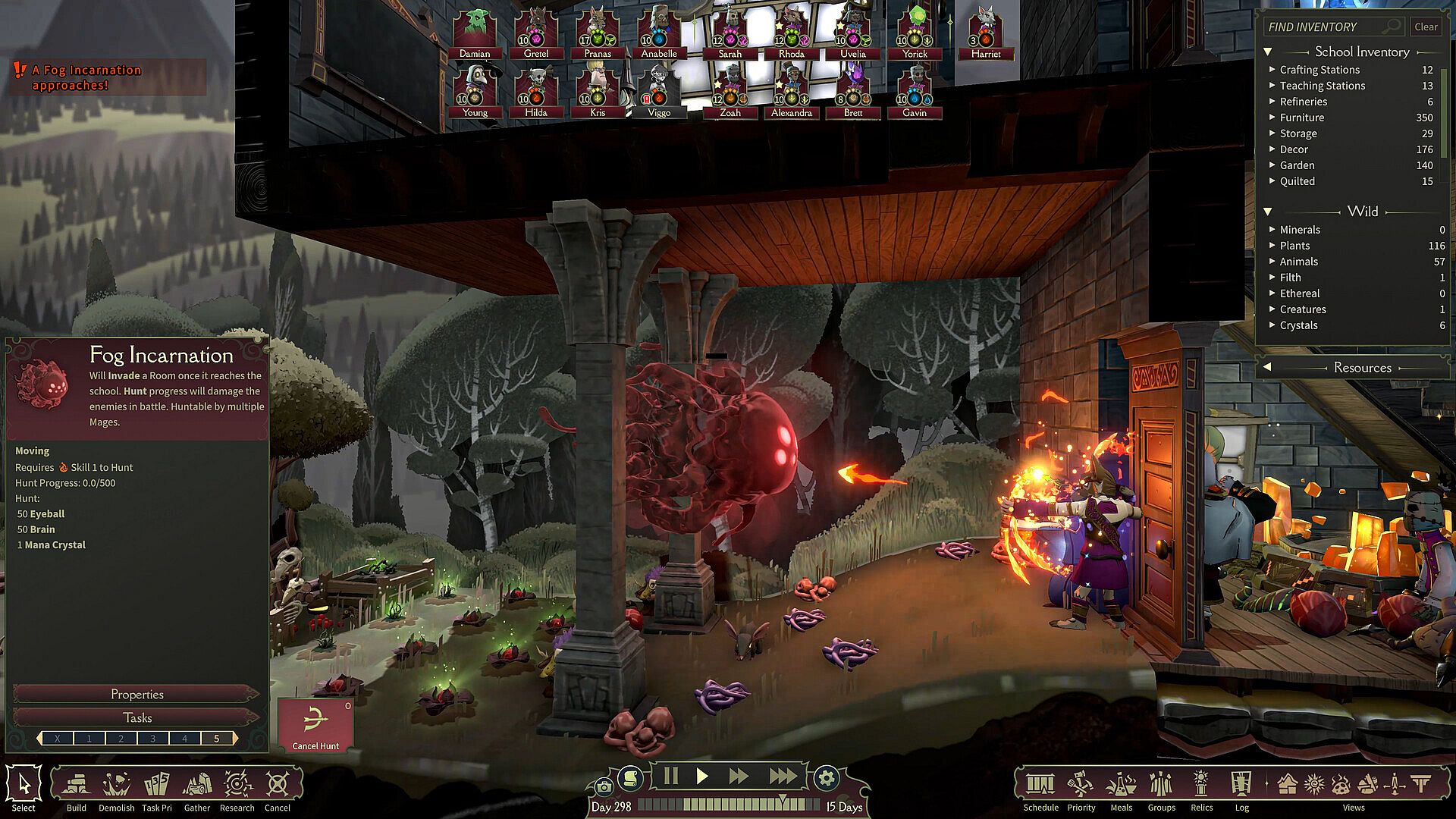Open the Meals panel

coord(1121,787)
